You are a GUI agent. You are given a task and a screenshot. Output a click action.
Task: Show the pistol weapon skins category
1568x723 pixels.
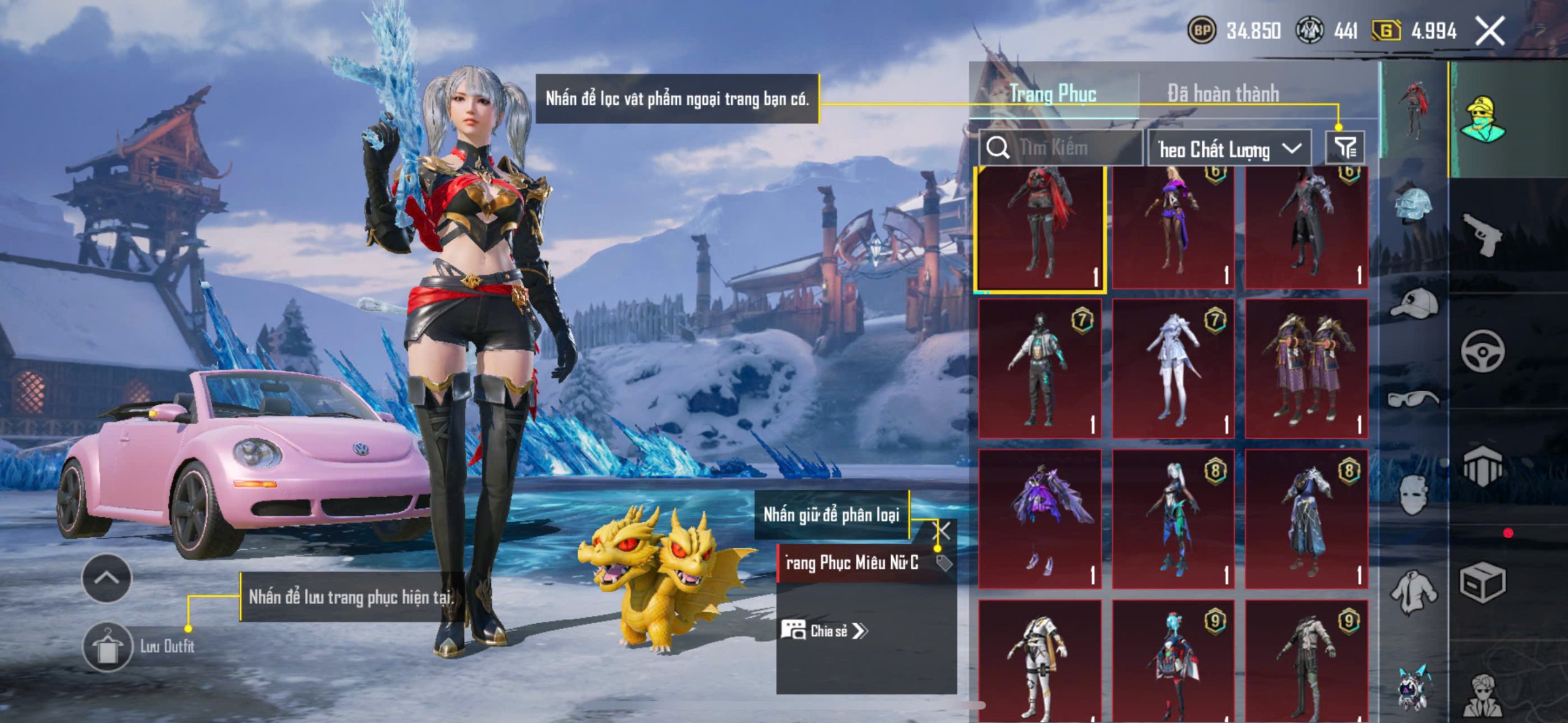point(1482,234)
